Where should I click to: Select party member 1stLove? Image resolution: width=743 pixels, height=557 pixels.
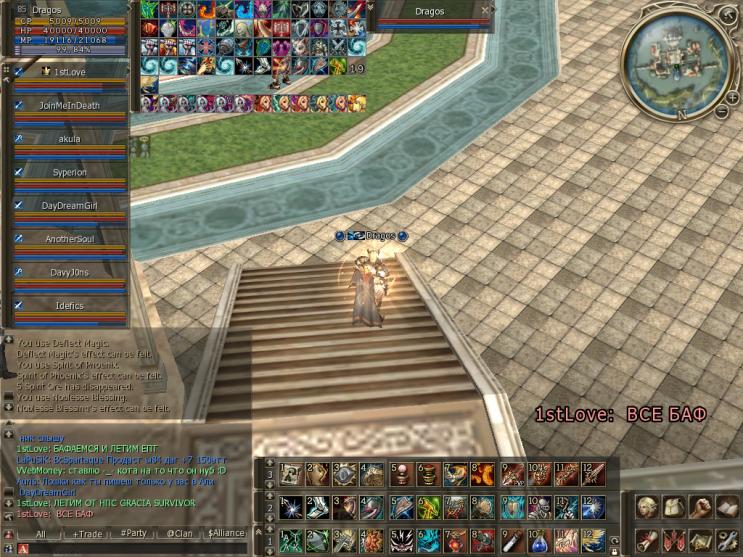pos(69,73)
